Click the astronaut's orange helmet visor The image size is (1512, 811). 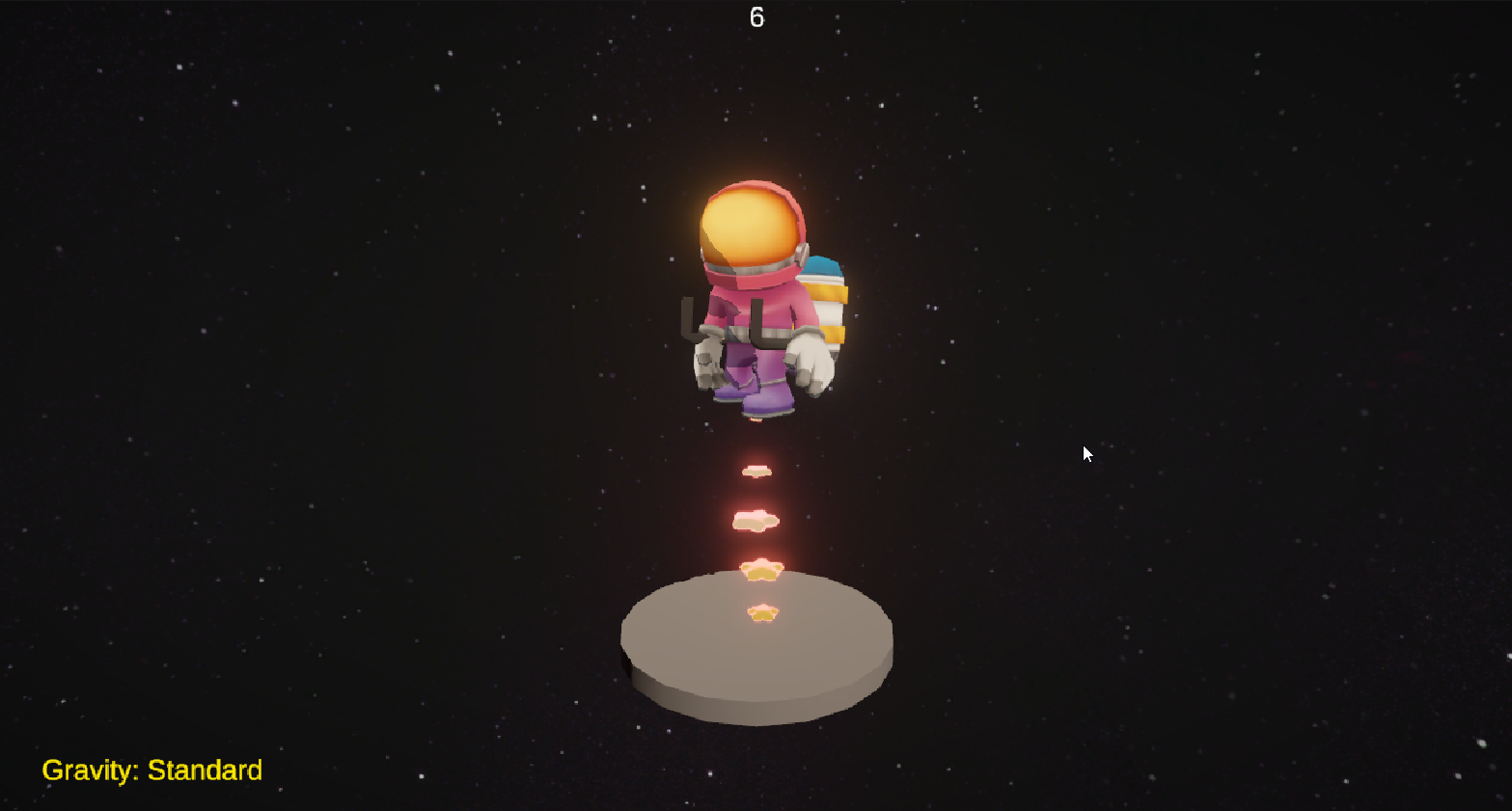pyautogui.click(x=751, y=227)
